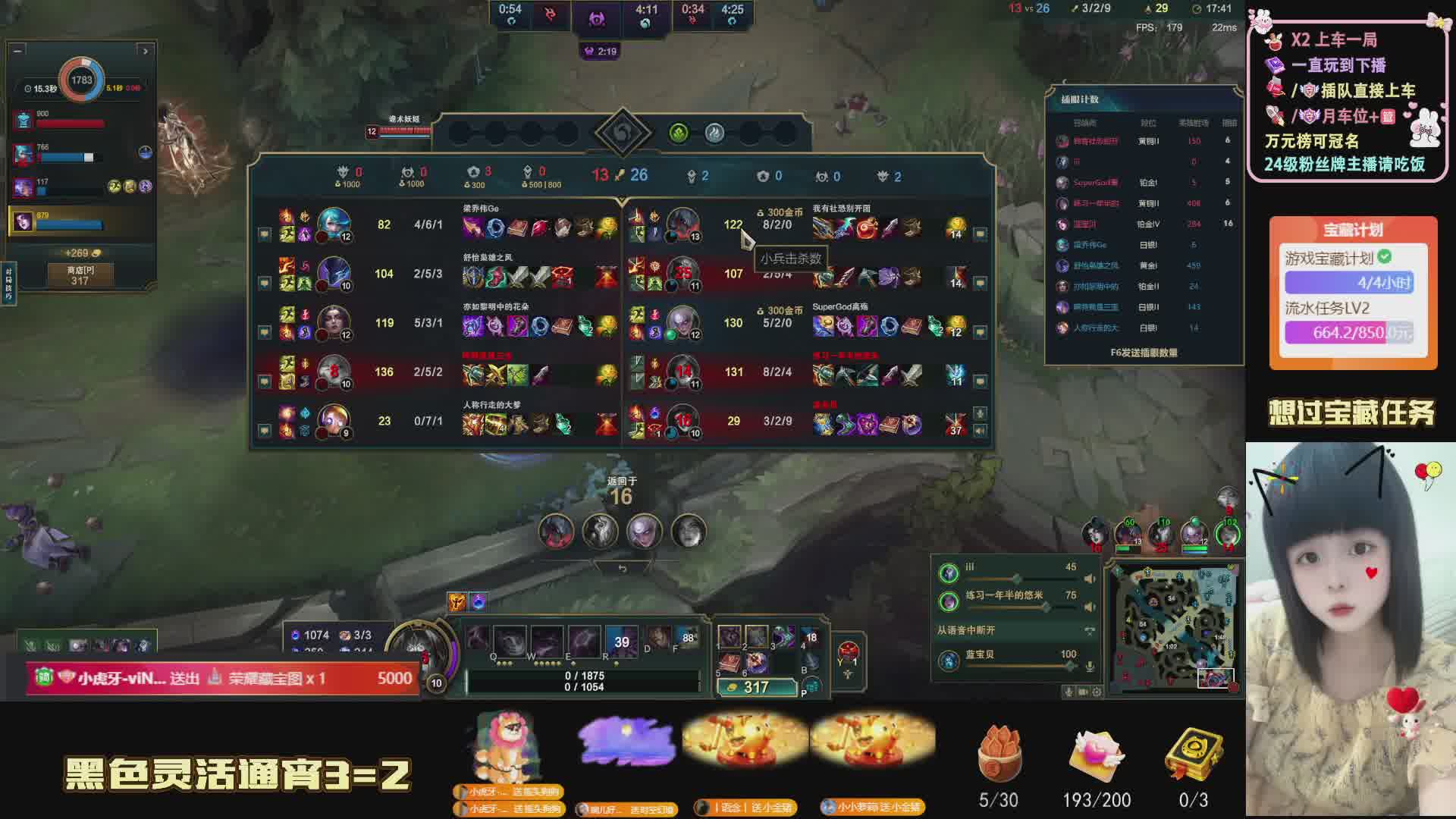Mute the speaker for 练习一年半的悠米

click(1090, 607)
